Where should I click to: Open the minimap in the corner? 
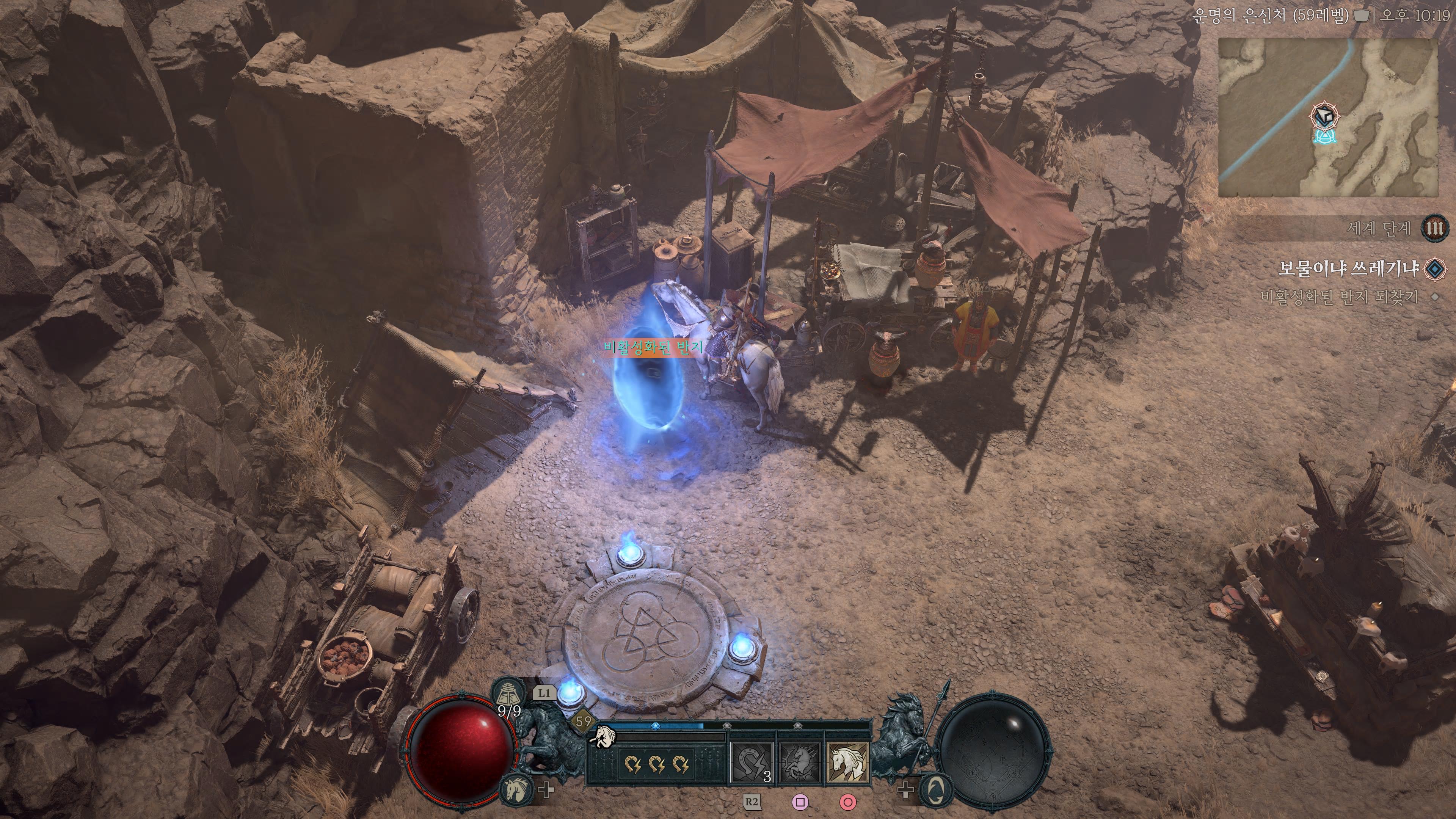[1327, 118]
